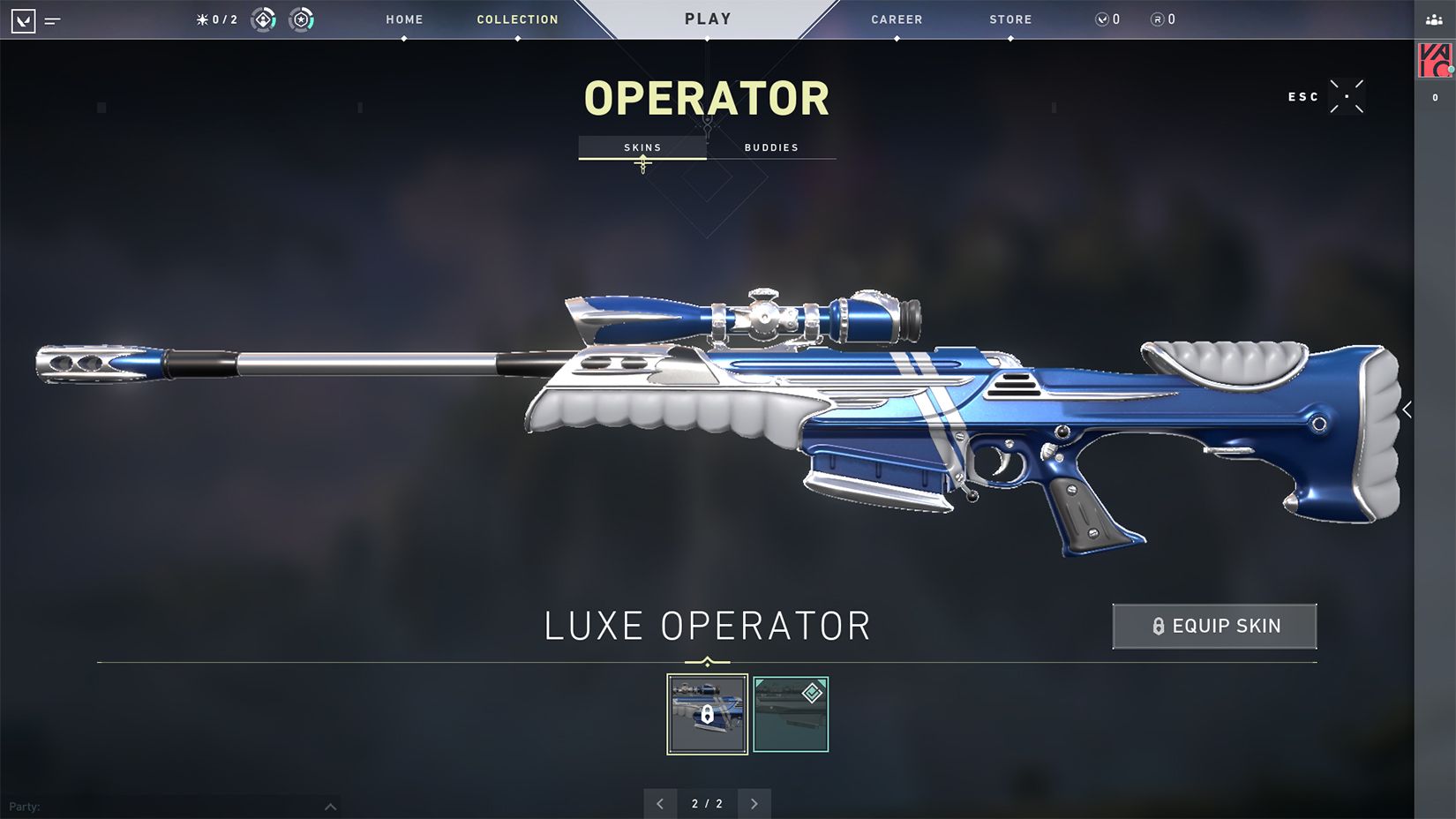
Task: Go to the previous skin page
Action: click(660, 804)
